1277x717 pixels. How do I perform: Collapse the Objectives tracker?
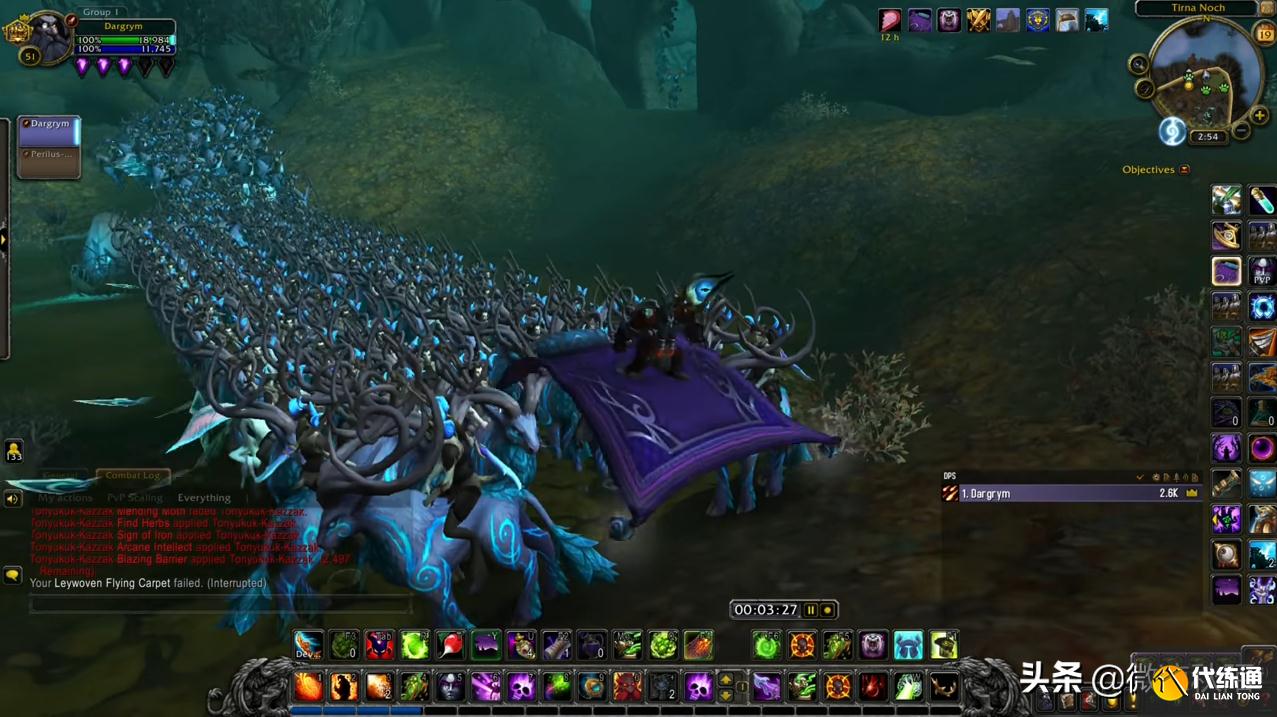coord(1185,170)
